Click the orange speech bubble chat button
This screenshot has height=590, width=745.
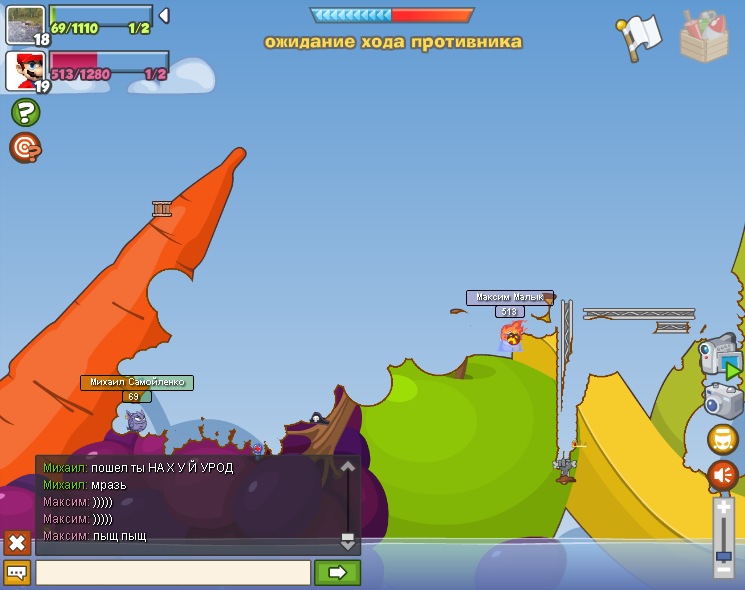[17, 573]
